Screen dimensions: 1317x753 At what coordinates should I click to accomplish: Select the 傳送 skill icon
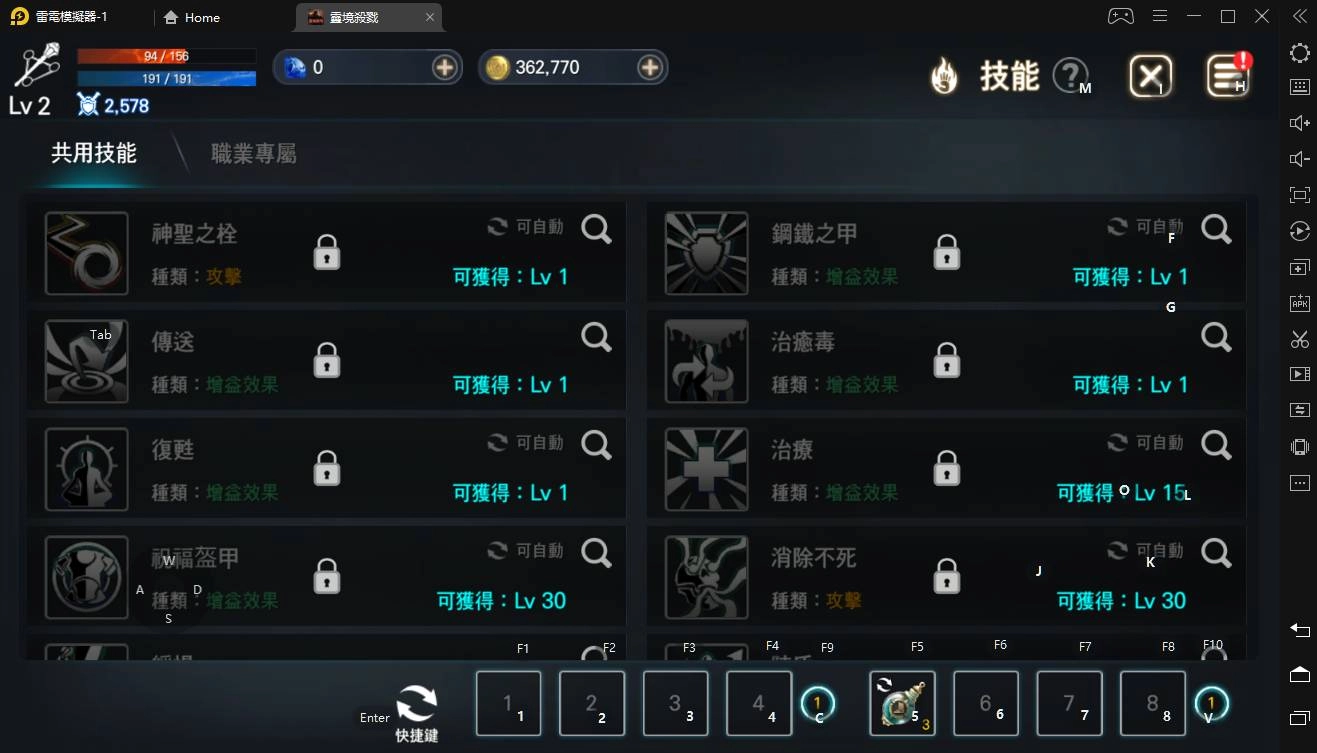click(86, 361)
